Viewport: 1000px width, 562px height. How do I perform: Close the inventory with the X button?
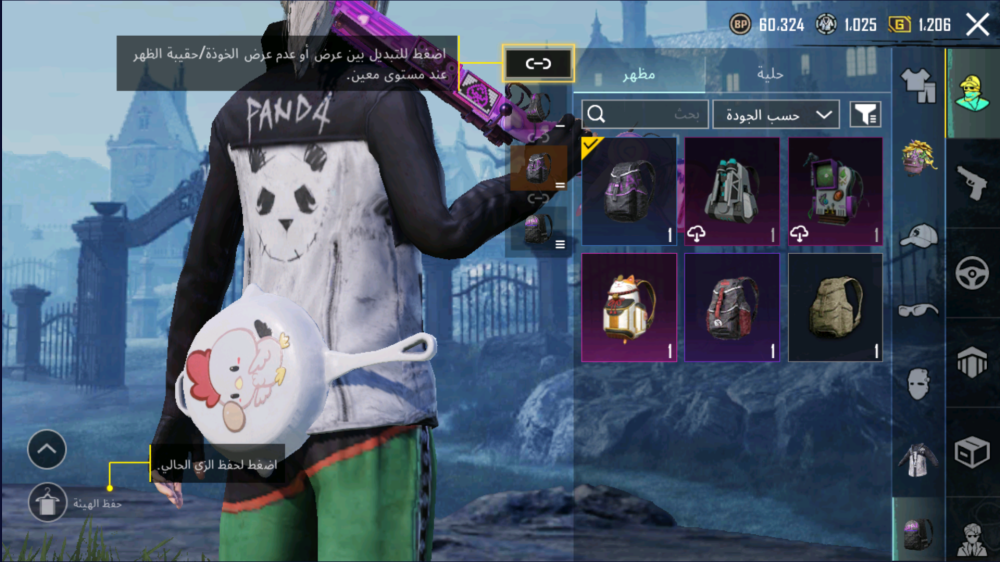click(x=977, y=25)
